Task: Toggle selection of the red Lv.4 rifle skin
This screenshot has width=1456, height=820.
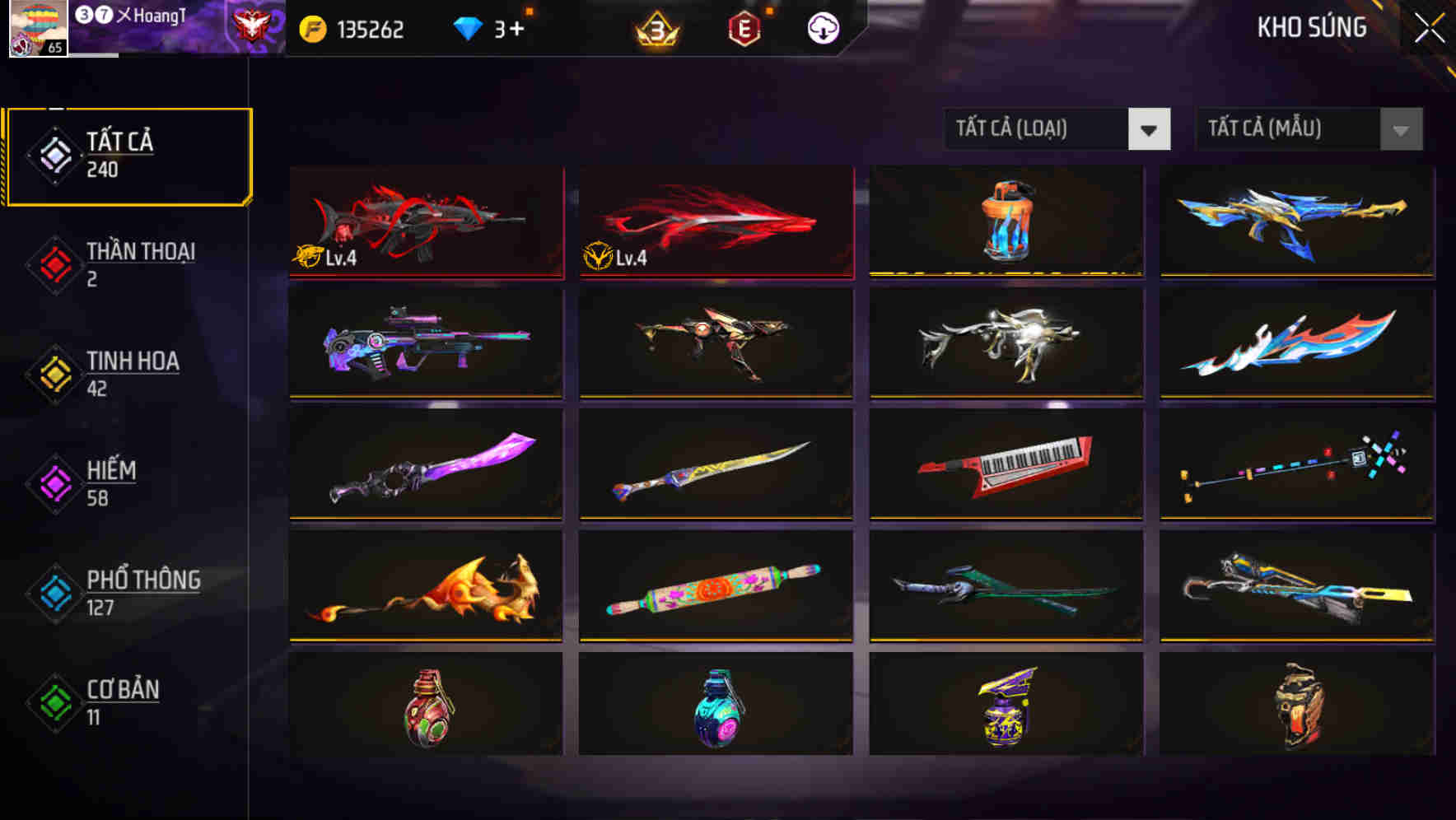Action: (425, 222)
